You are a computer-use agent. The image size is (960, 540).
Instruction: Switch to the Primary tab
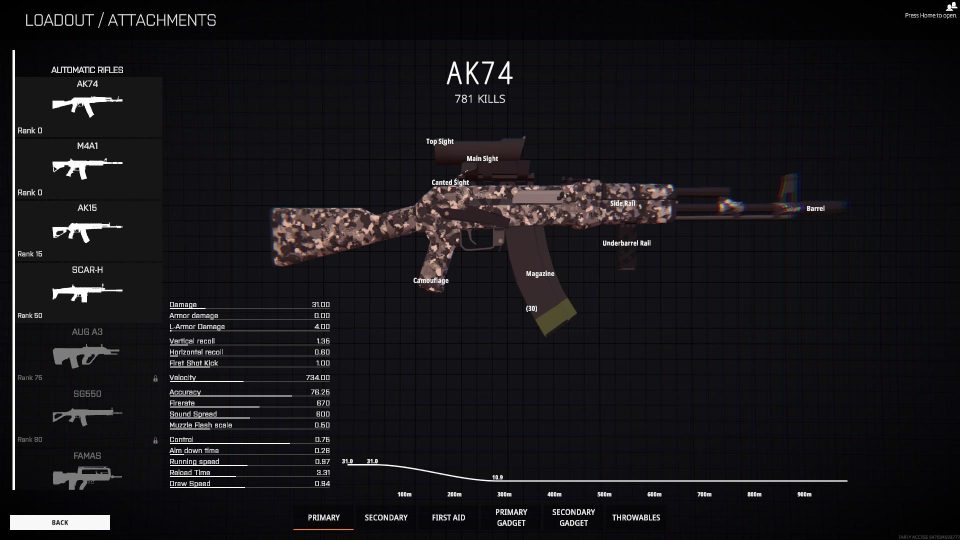[x=323, y=518]
